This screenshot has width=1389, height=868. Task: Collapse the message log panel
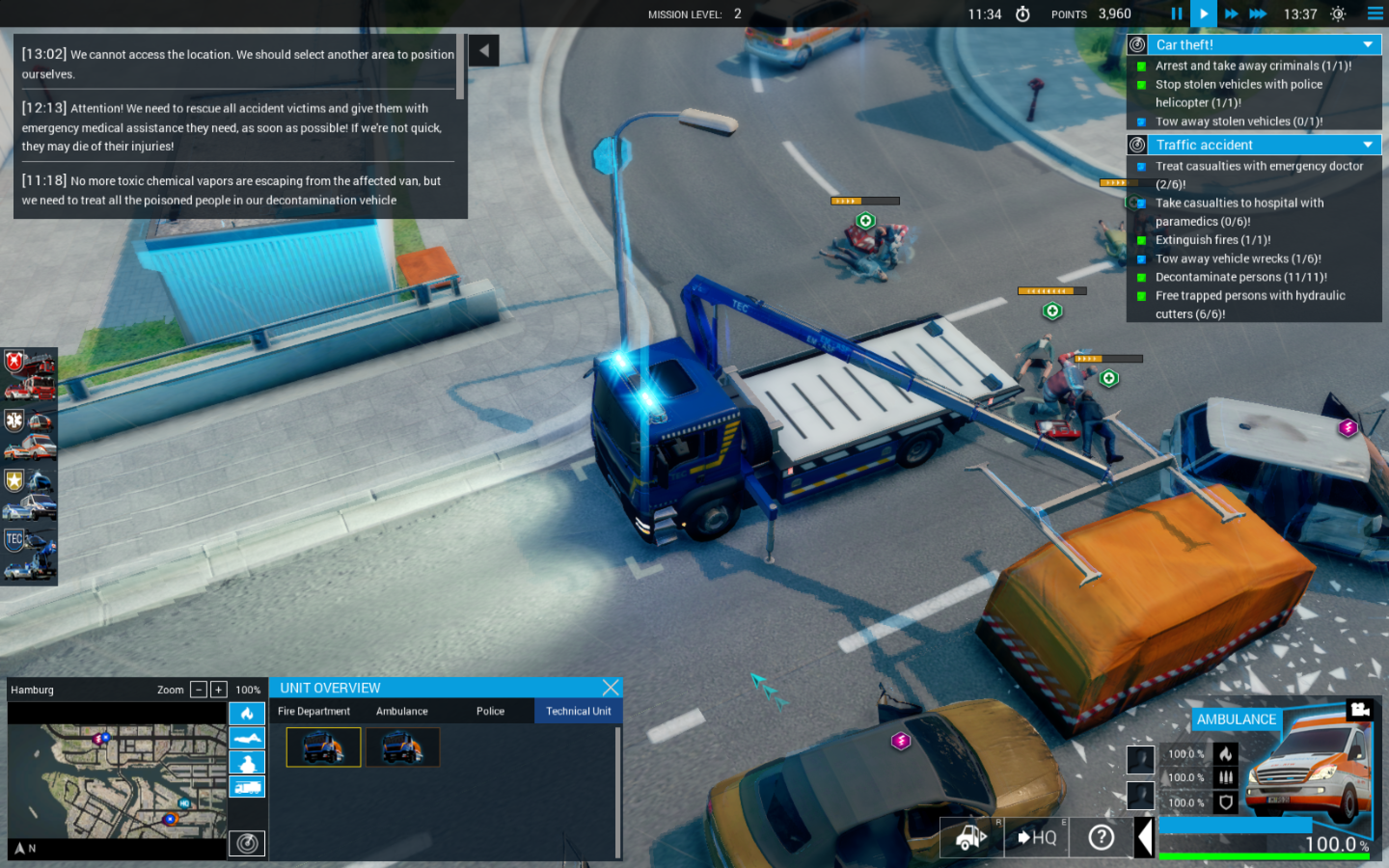484,51
